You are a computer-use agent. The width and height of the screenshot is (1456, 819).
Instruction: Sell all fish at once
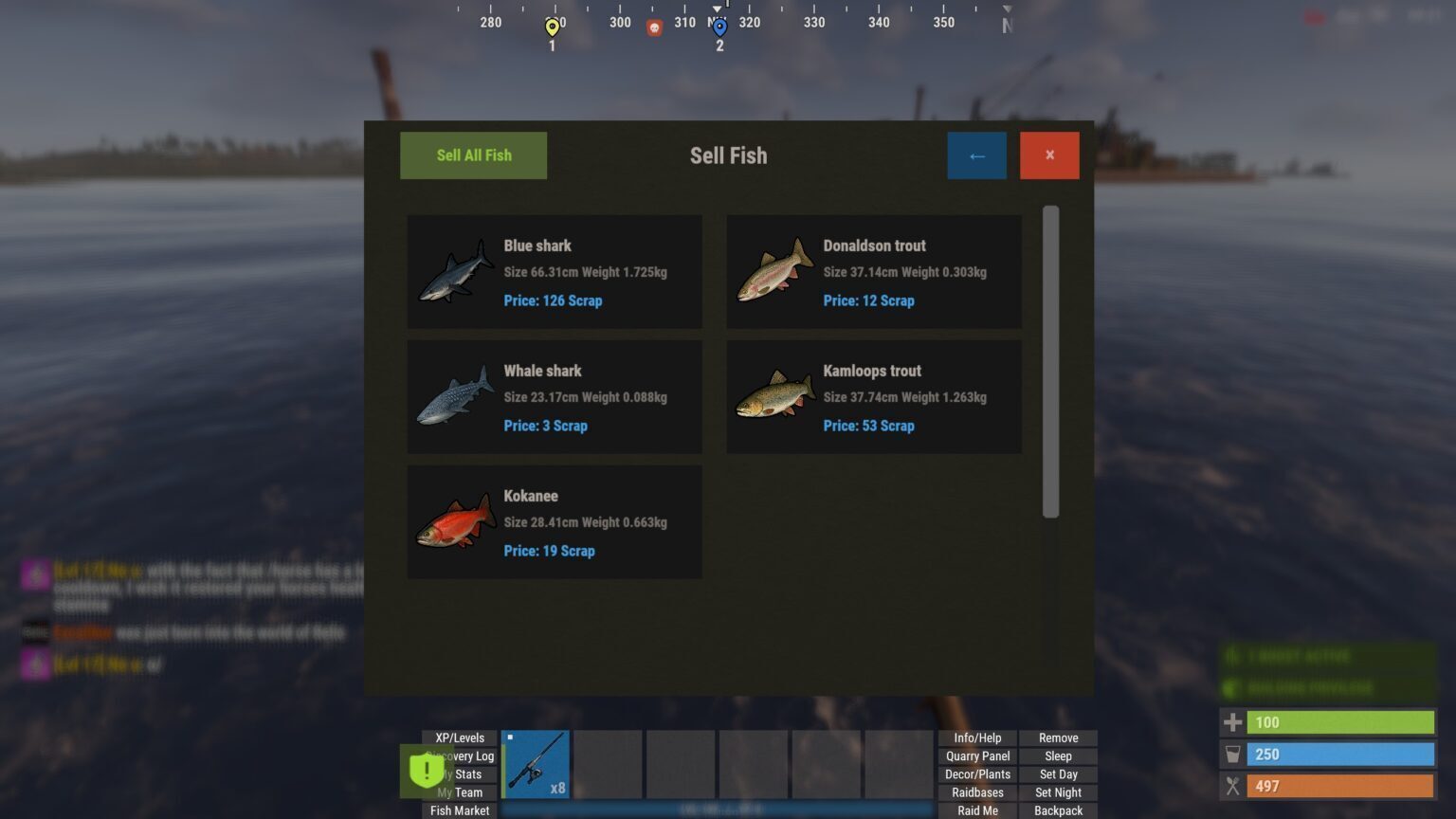click(x=473, y=155)
